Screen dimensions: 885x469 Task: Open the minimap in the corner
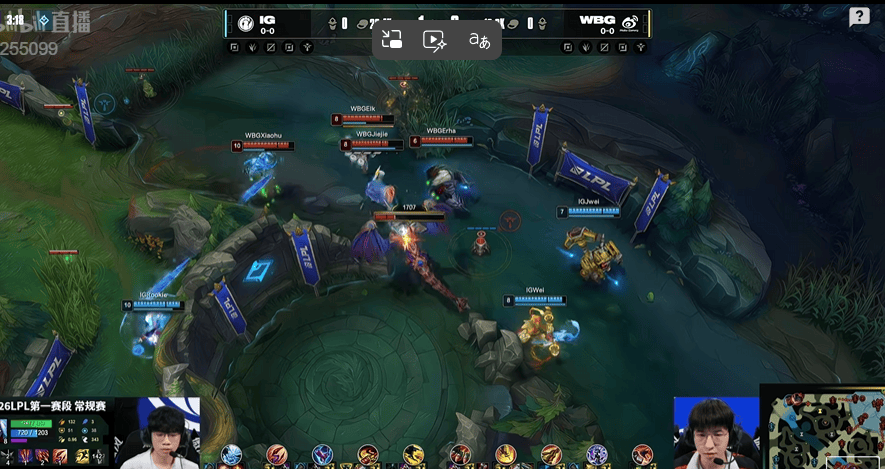click(822, 428)
